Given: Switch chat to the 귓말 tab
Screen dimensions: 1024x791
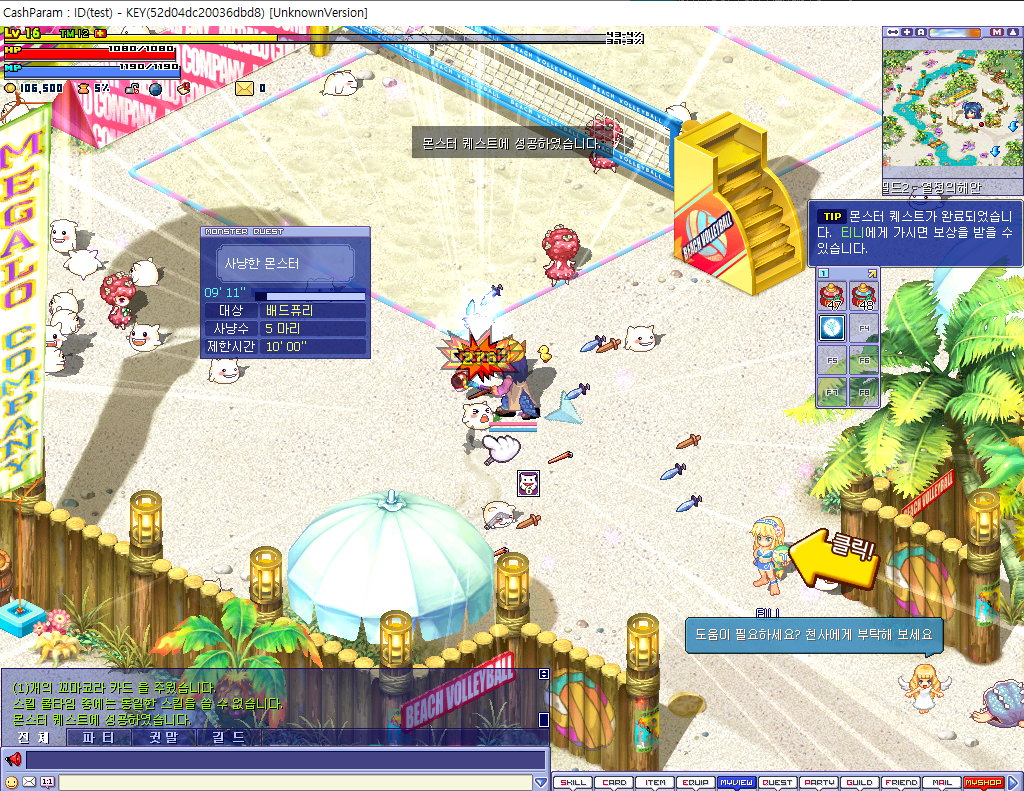Looking at the screenshot, I should pyautogui.click(x=165, y=738).
